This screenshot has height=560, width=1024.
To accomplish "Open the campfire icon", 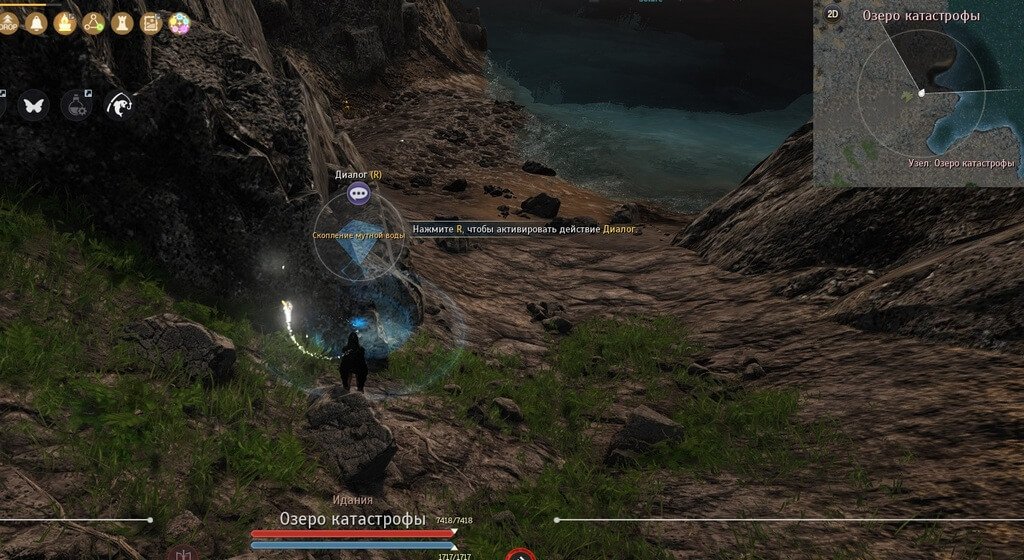I will [x=65, y=23].
